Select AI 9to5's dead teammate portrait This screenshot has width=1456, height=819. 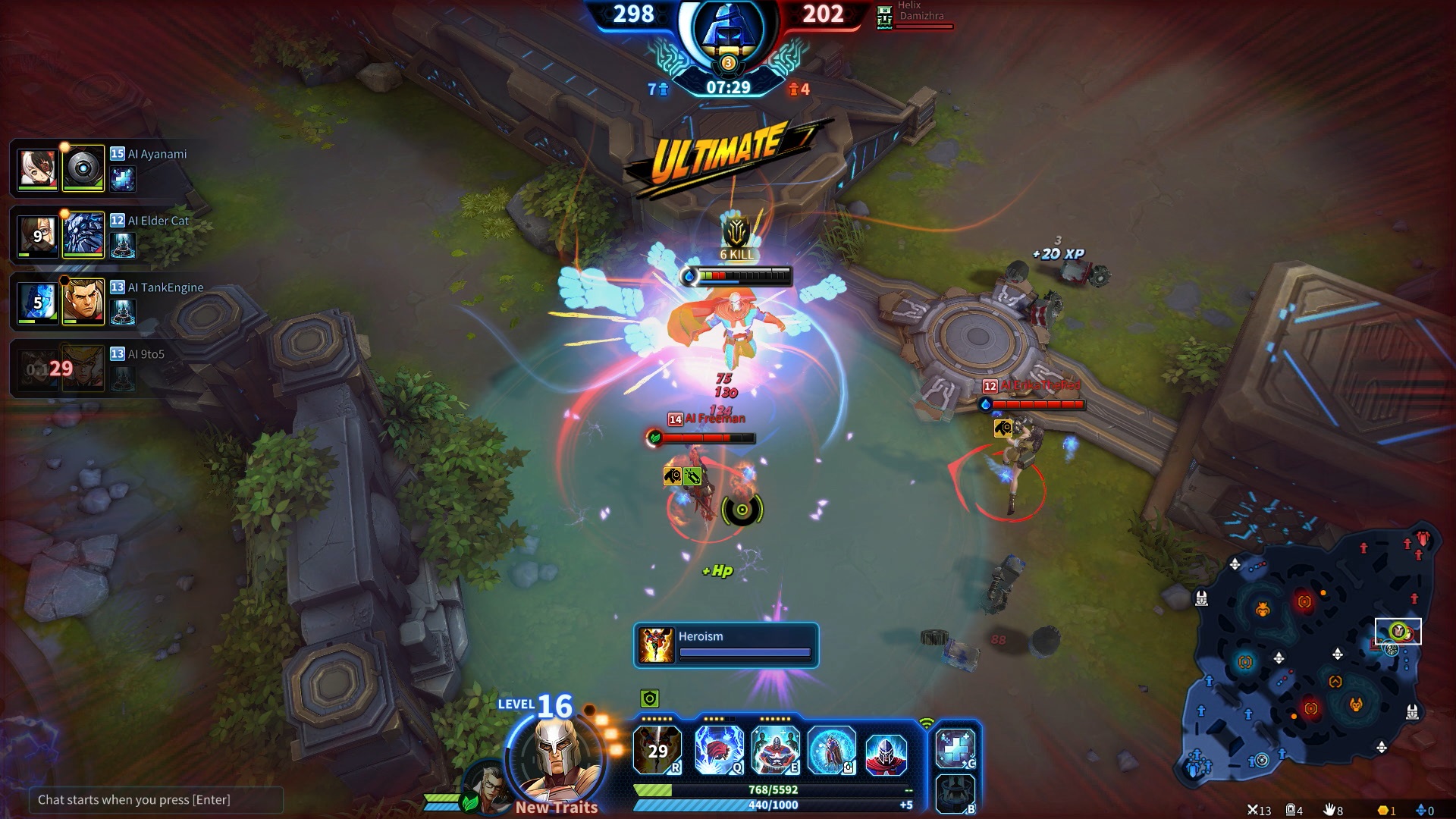tap(83, 369)
